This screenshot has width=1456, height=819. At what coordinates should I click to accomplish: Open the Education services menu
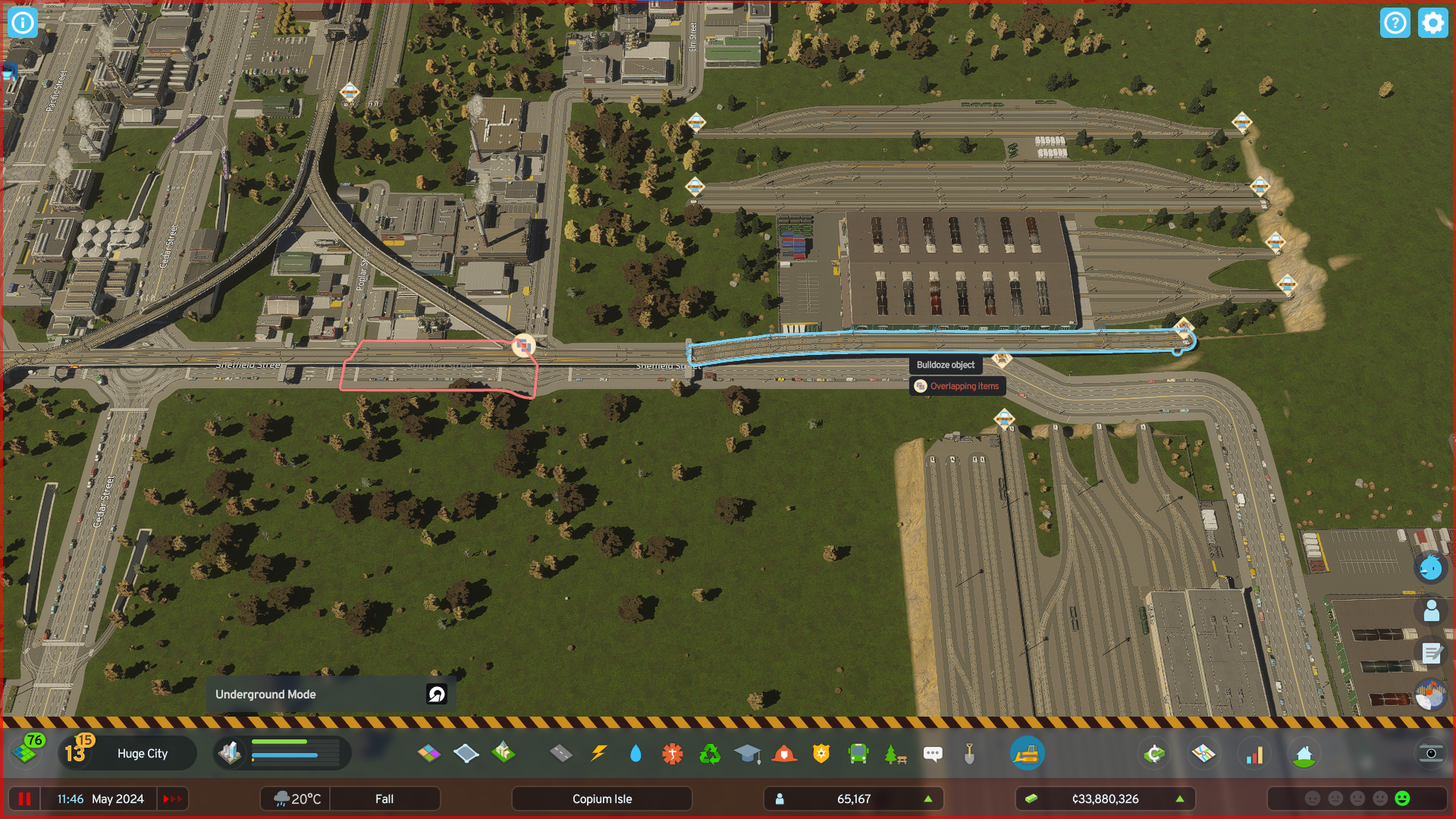pos(748,753)
